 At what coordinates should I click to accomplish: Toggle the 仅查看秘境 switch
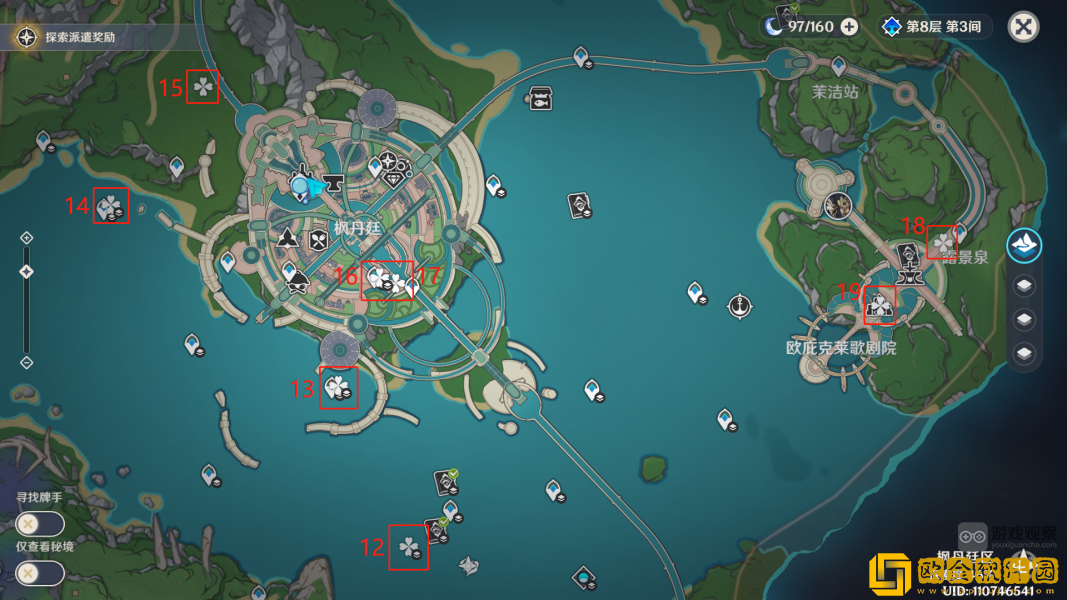(40, 573)
